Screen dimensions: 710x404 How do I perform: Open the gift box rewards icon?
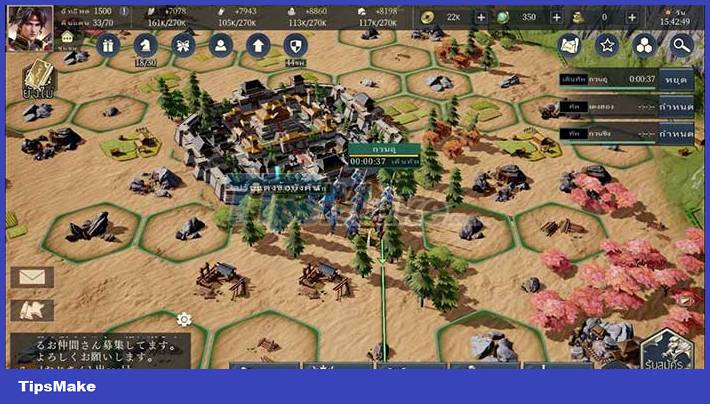(x=108, y=46)
